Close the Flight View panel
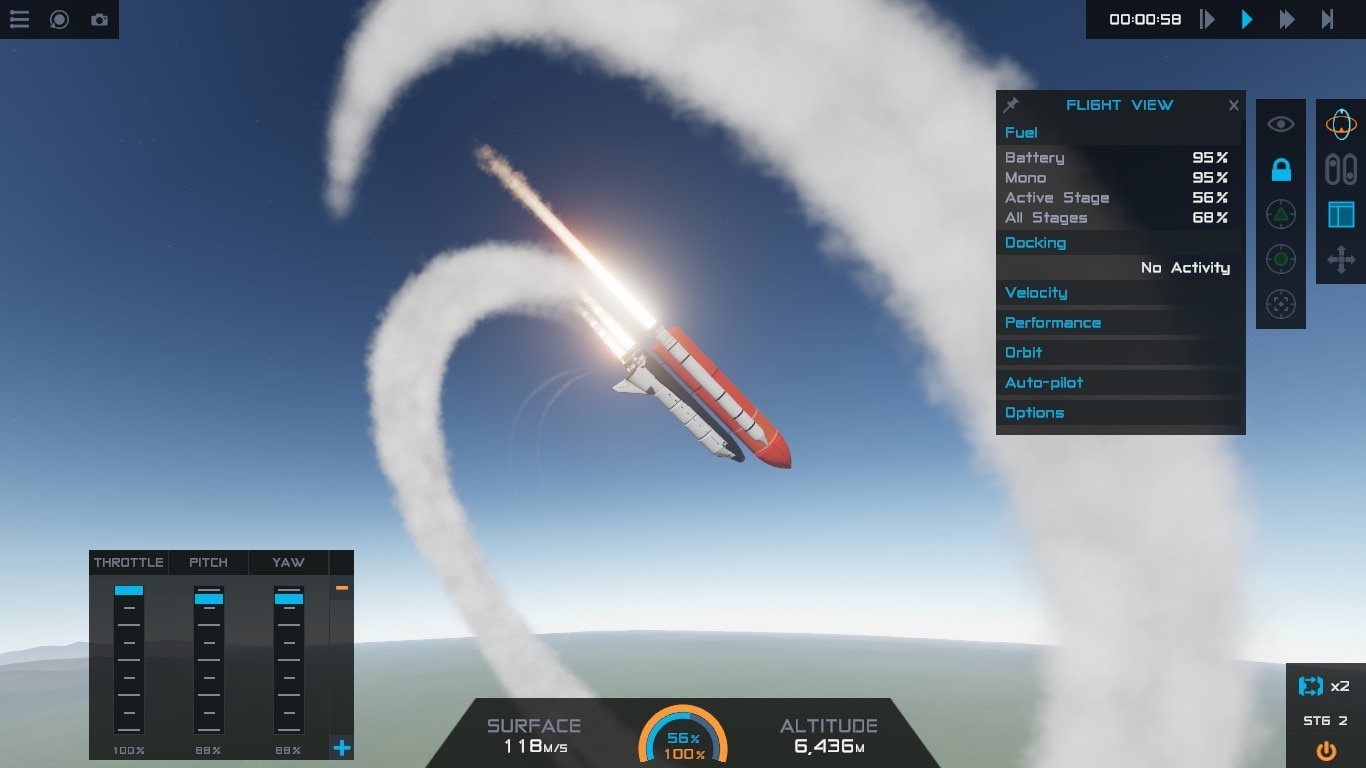 pyautogui.click(x=1234, y=105)
